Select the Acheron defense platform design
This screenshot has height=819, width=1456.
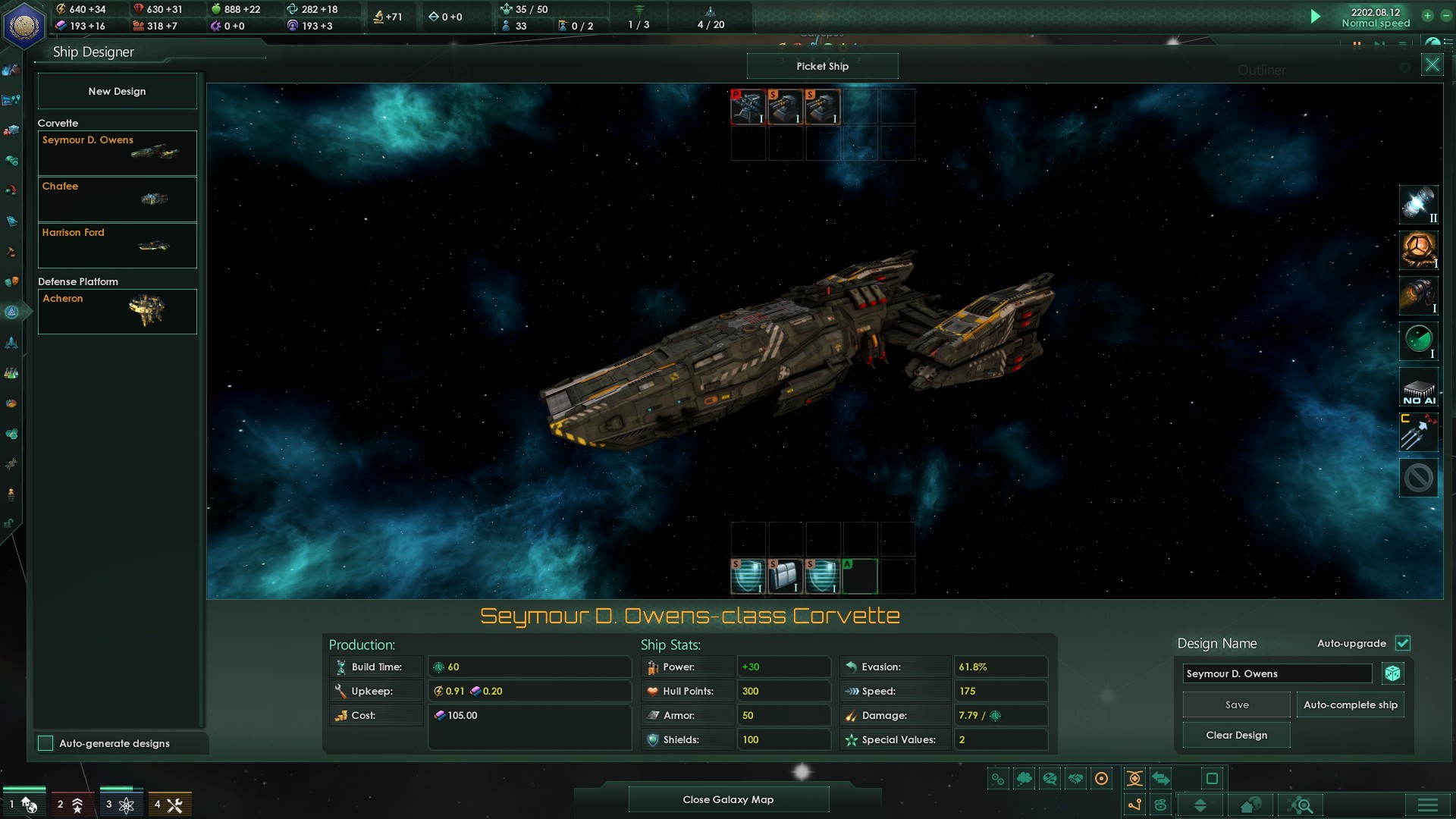117,311
